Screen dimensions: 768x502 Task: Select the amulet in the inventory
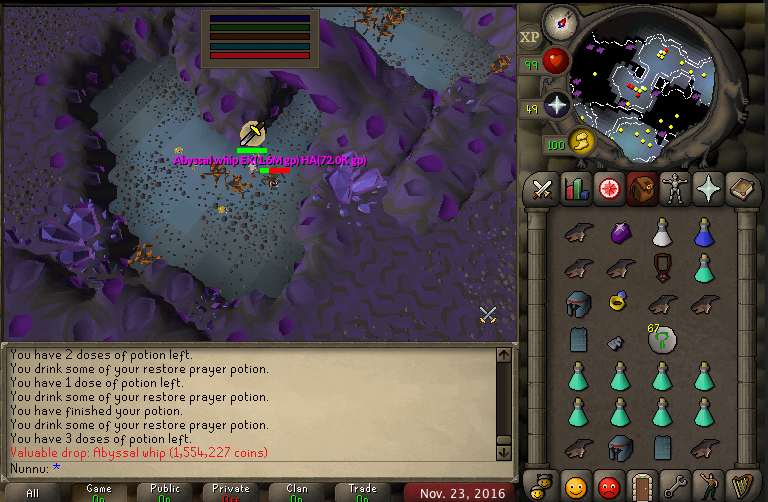tap(661, 267)
